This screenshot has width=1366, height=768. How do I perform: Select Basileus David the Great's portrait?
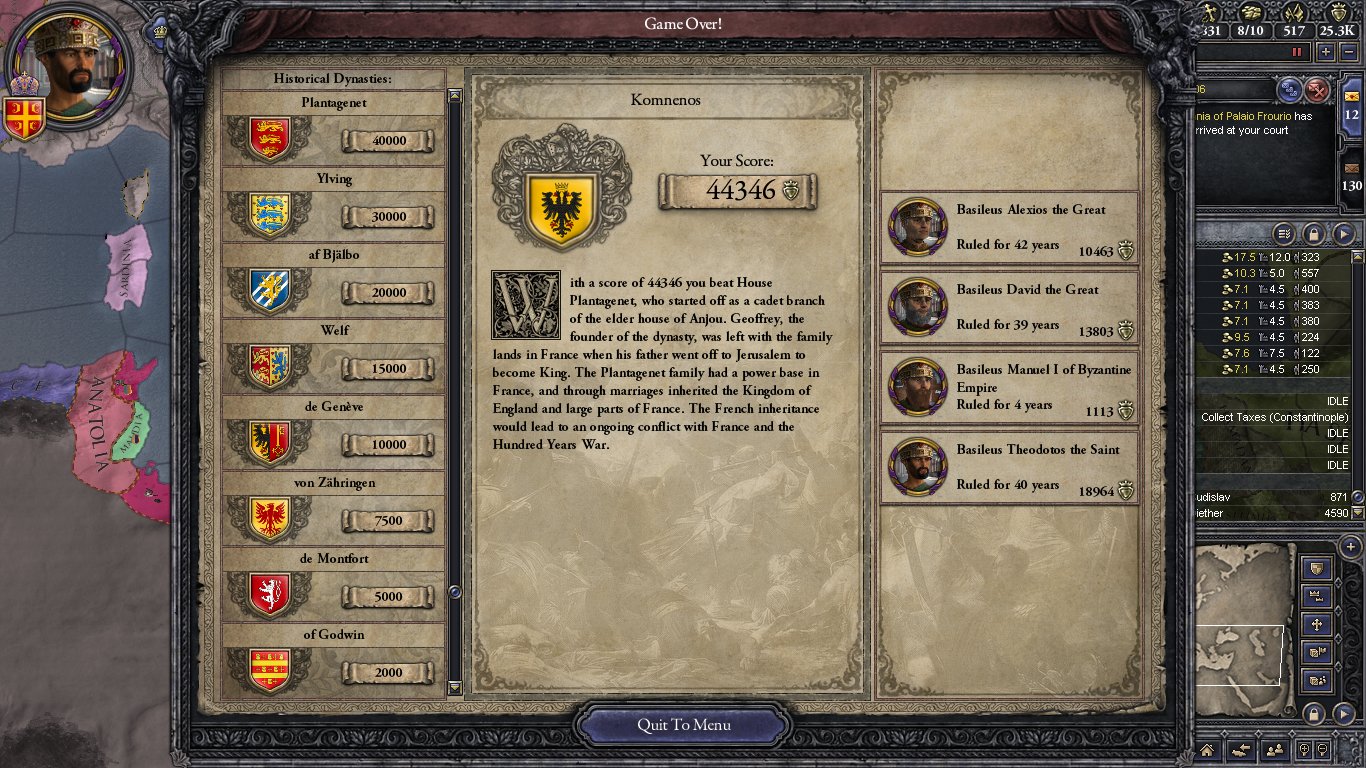(x=917, y=307)
